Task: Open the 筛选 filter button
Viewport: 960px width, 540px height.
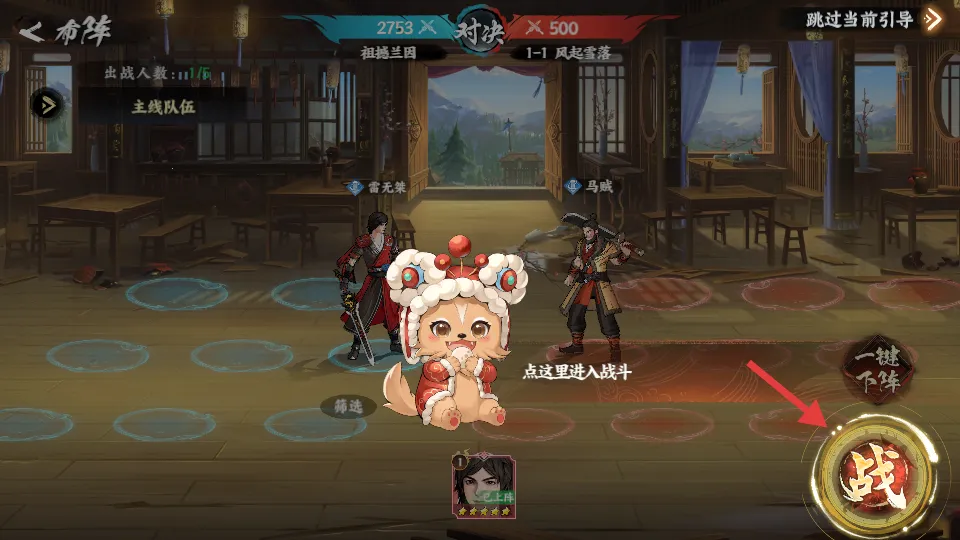Action: coord(348,406)
